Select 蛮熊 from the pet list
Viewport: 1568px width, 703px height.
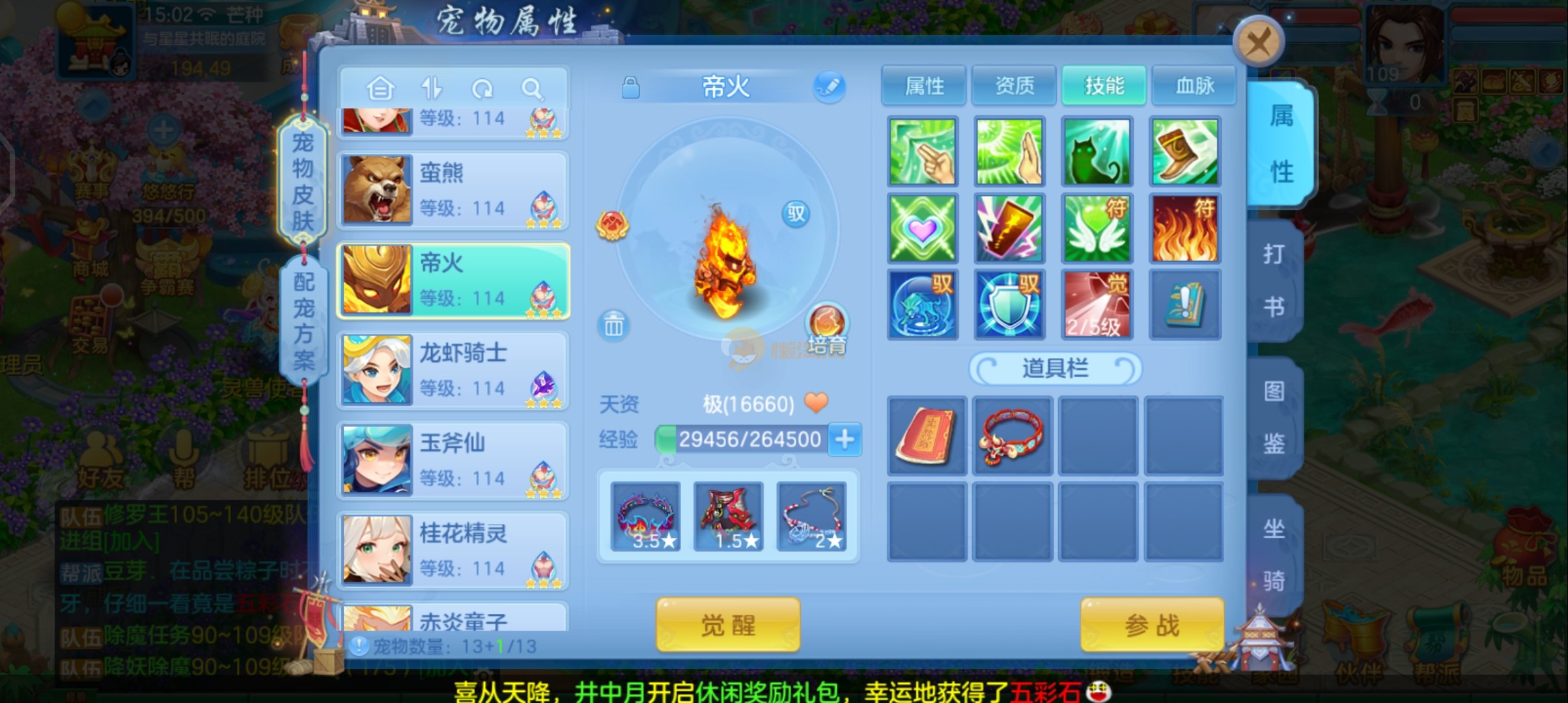pos(453,190)
